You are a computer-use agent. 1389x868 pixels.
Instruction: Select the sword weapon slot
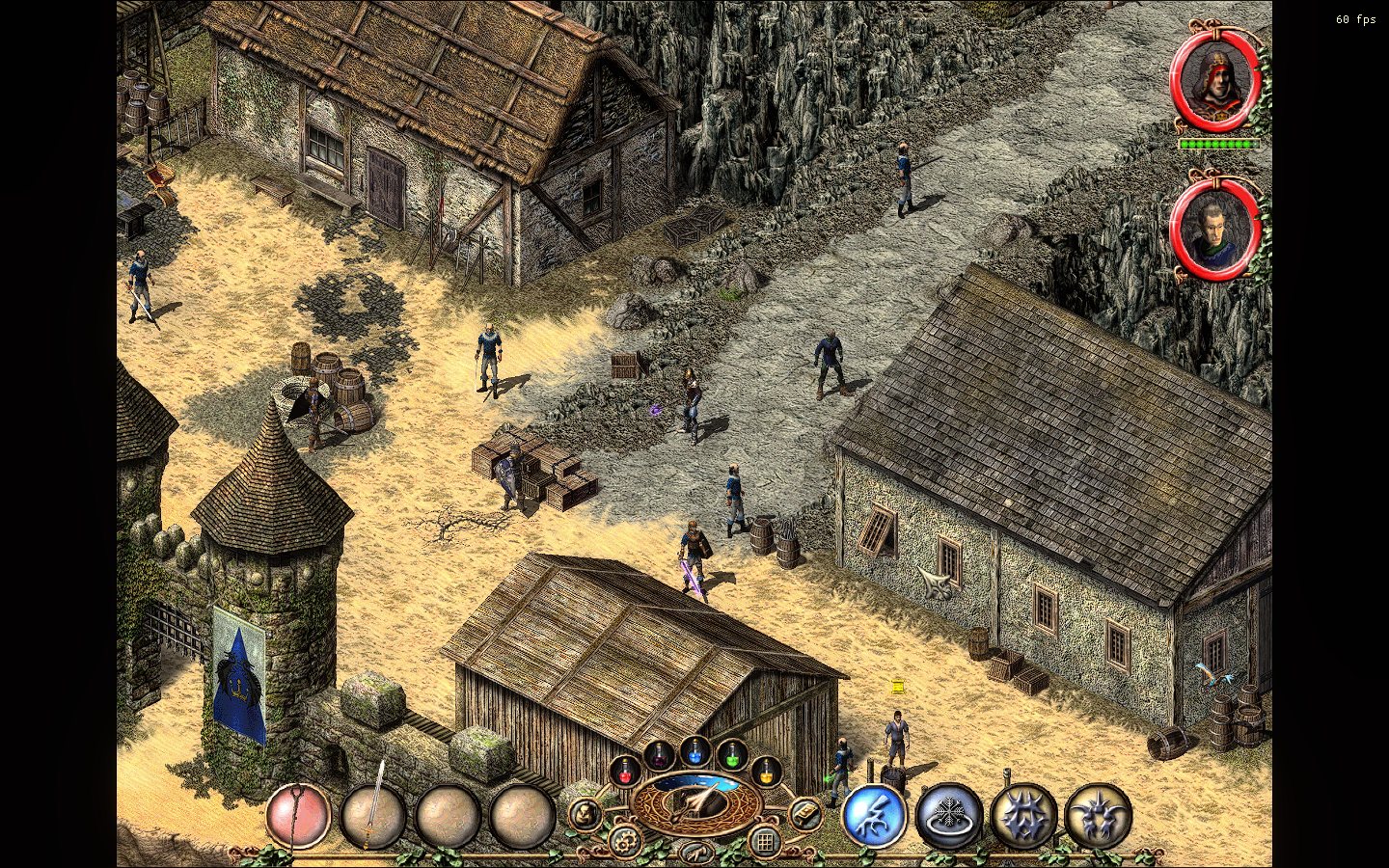pos(373,816)
